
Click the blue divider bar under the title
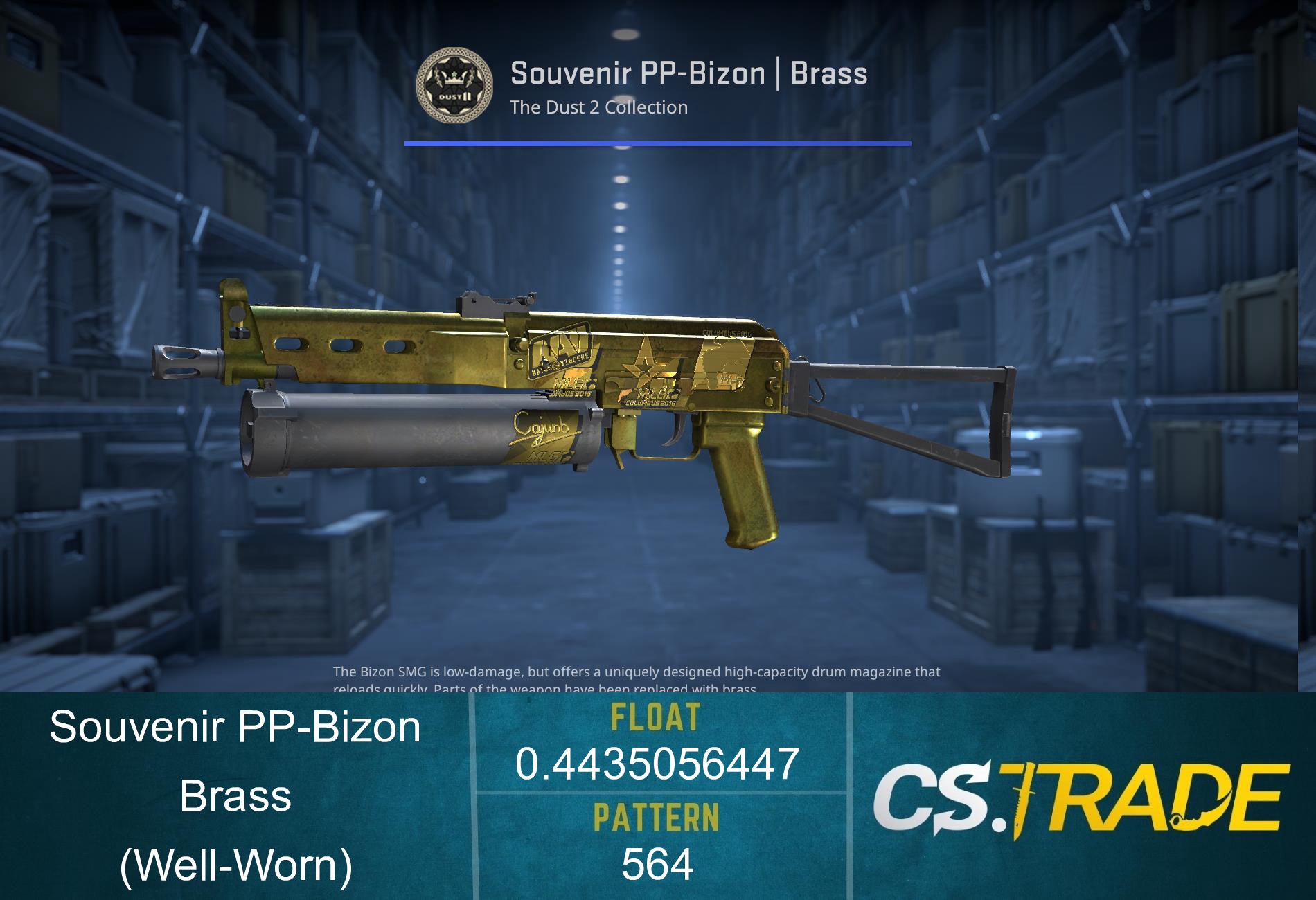pos(657,143)
